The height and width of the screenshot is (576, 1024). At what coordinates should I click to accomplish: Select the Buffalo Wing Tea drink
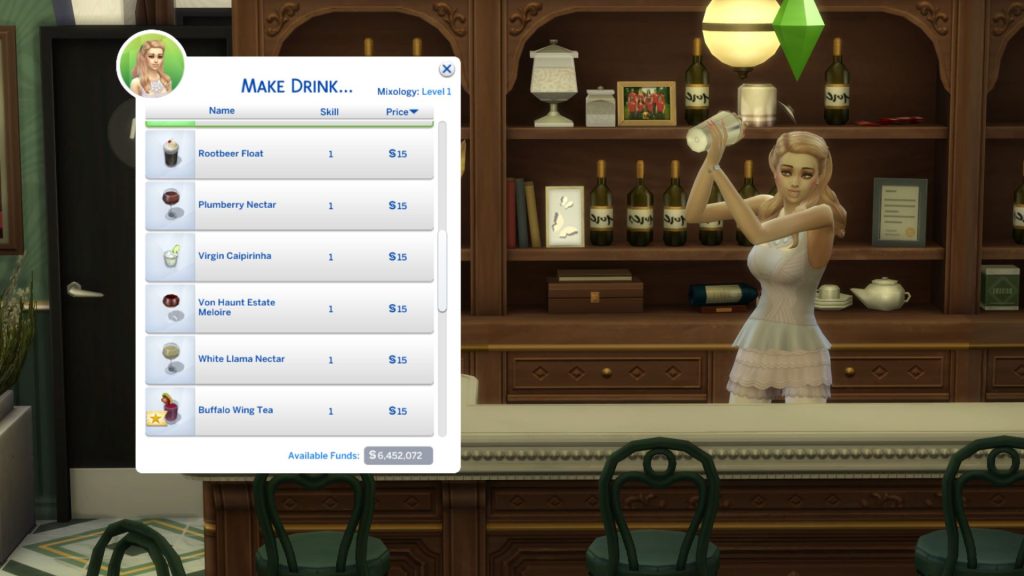290,410
